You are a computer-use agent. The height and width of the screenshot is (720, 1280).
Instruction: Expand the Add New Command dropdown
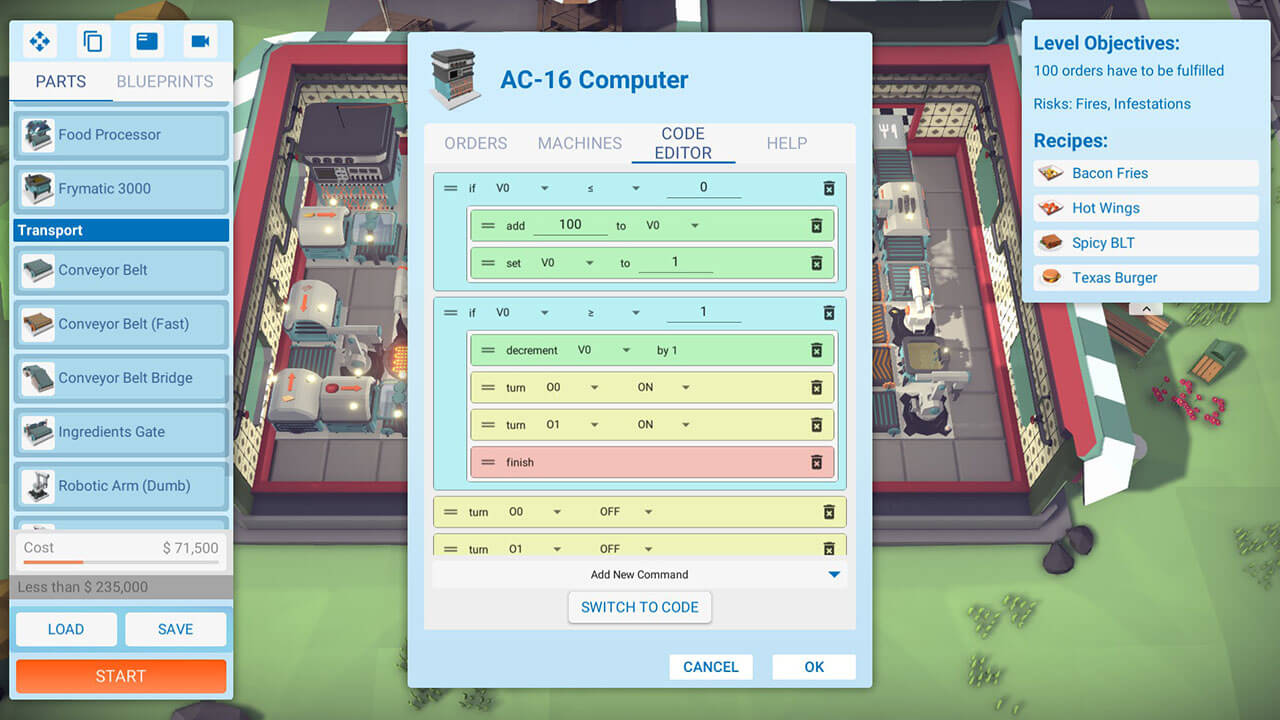833,574
